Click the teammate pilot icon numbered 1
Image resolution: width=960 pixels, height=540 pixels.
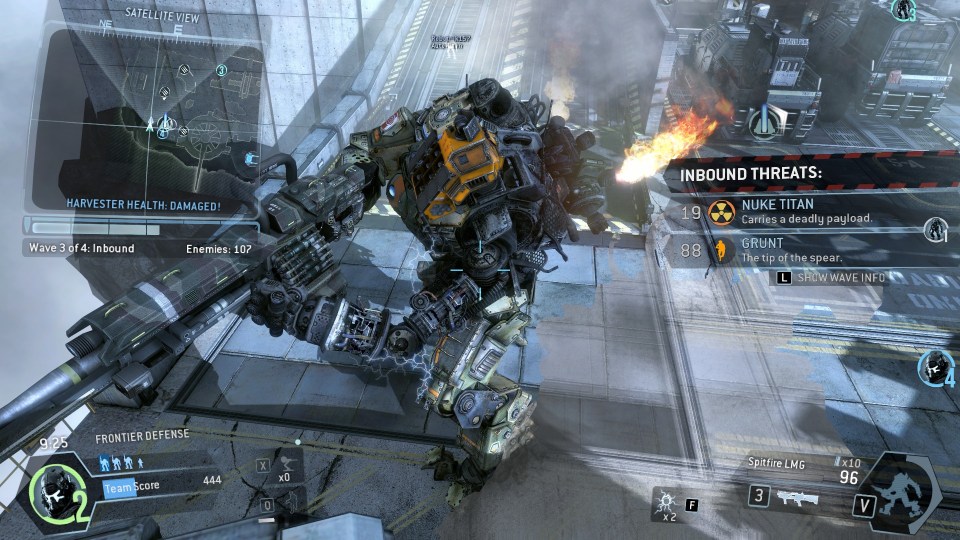(x=936, y=229)
